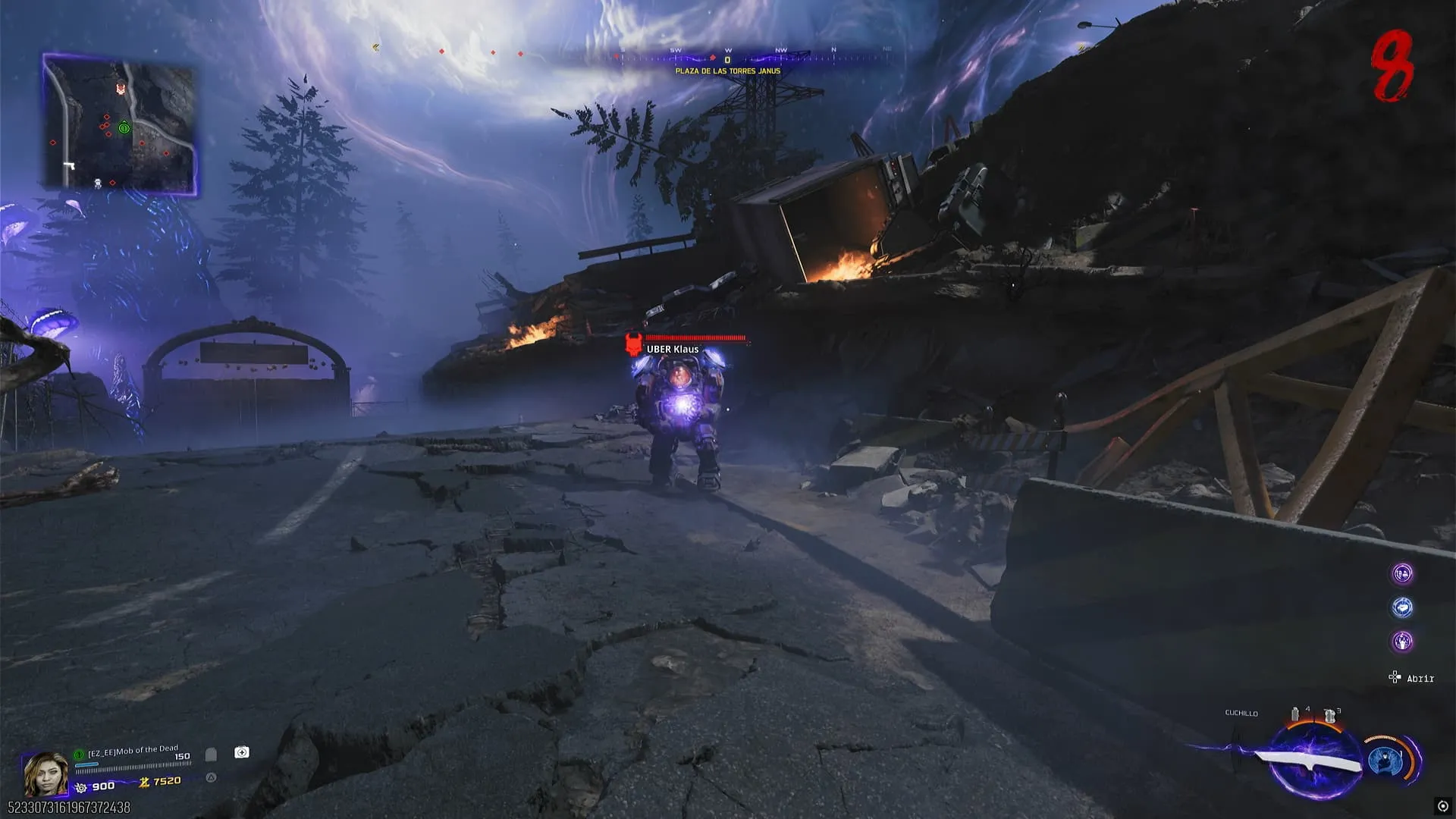Click the compass bar above Plaza de las Torres Janus

coord(726,56)
